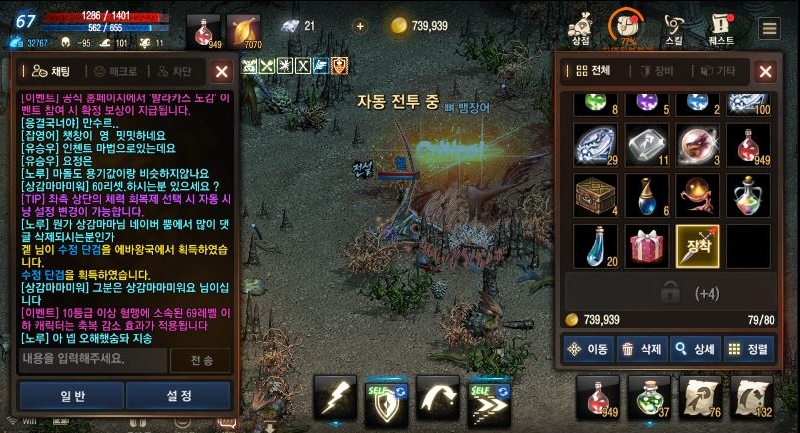Viewport: 800px width, 433px height.
Task: Sort the inventory with 정렬
Action: (x=748, y=349)
